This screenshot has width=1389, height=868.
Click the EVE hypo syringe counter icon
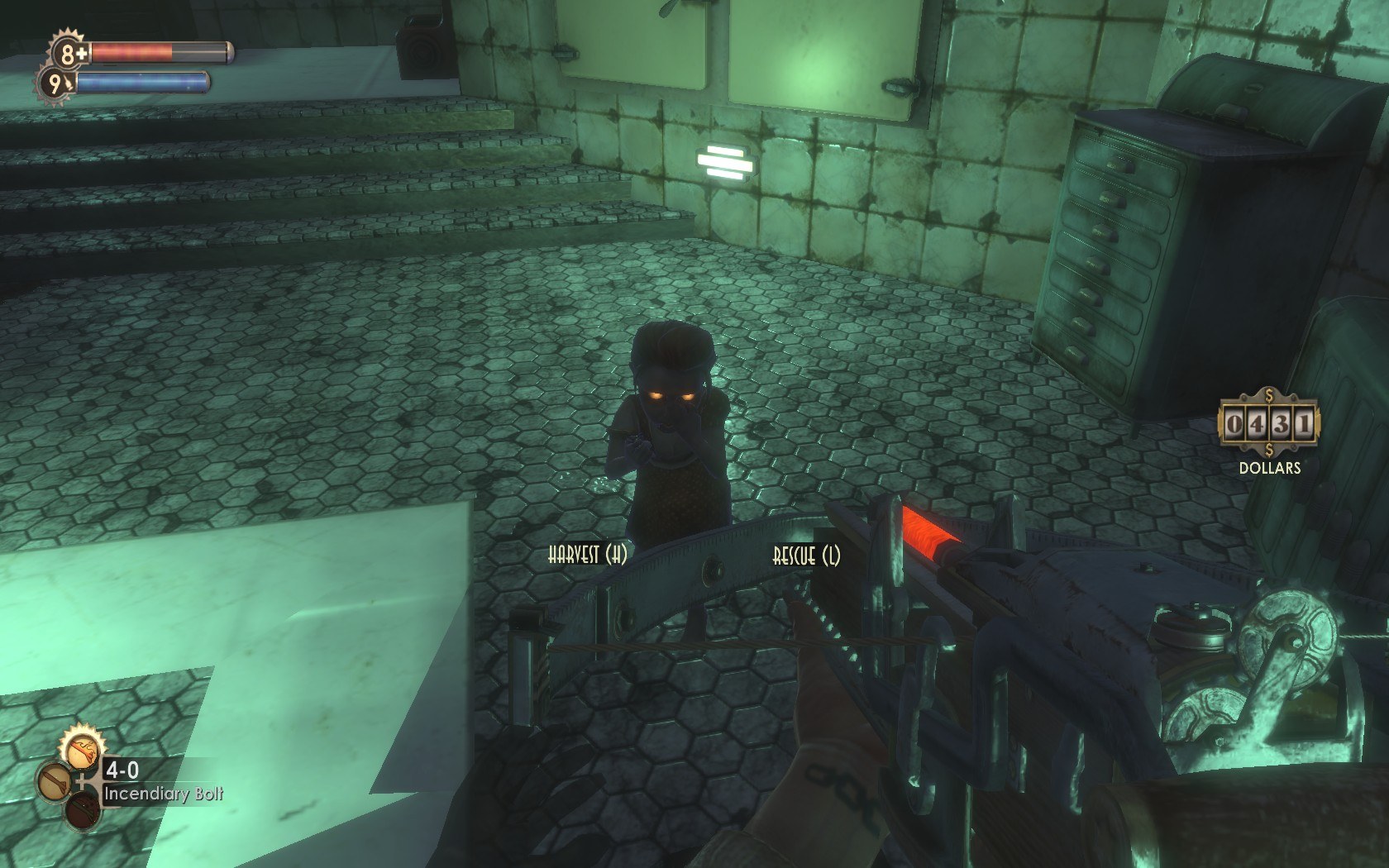click(x=56, y=83)
